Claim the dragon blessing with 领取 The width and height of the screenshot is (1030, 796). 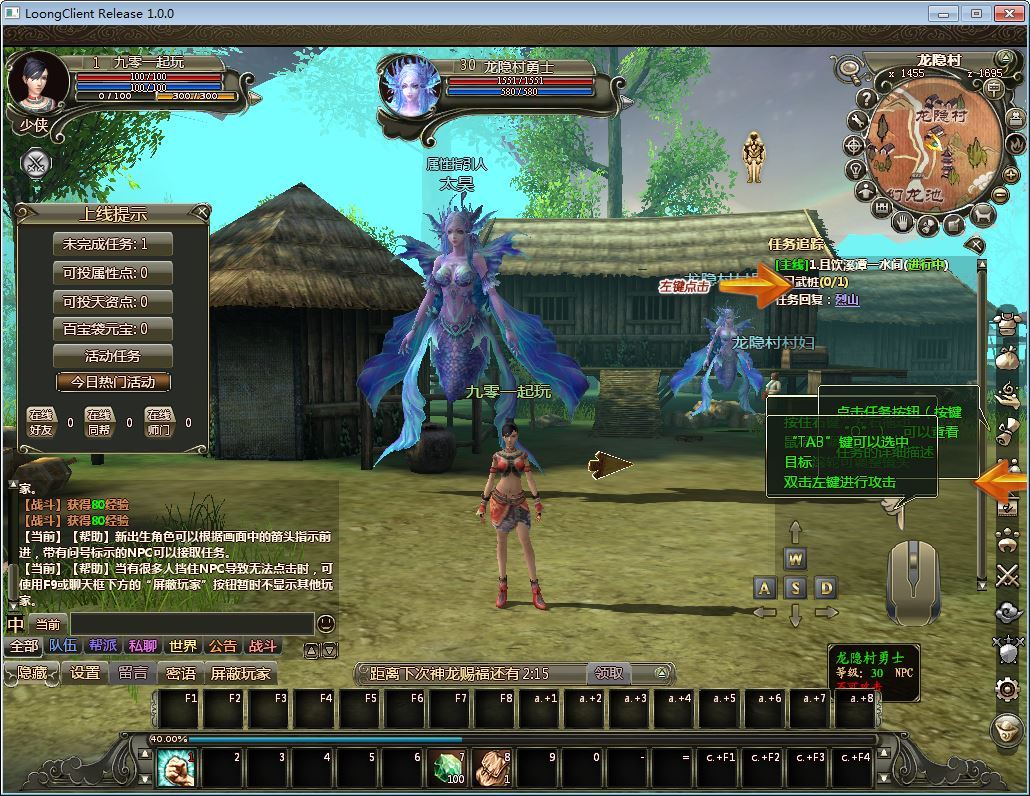[609, 673]
